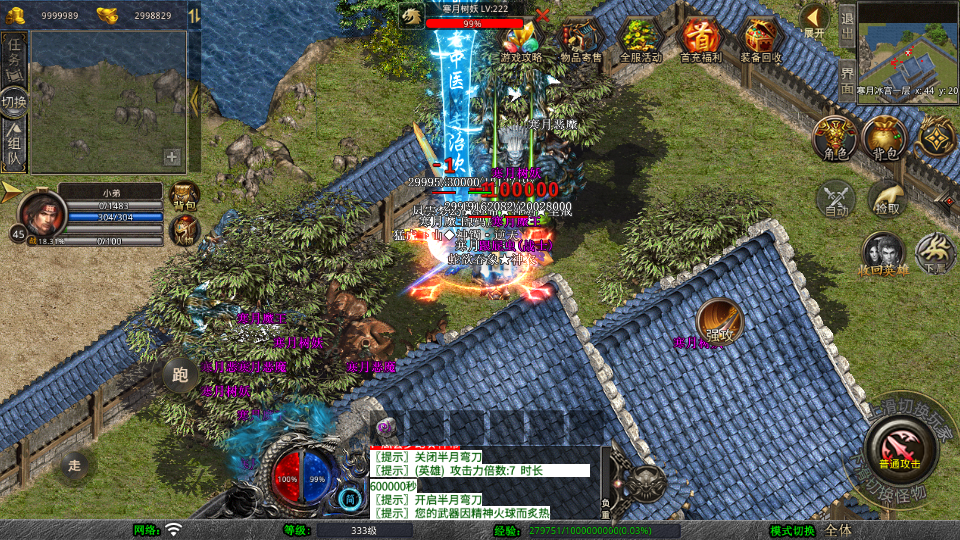Screen dimensions: 960x540
Task: Click the 退出 exit button
Action: 846,18
